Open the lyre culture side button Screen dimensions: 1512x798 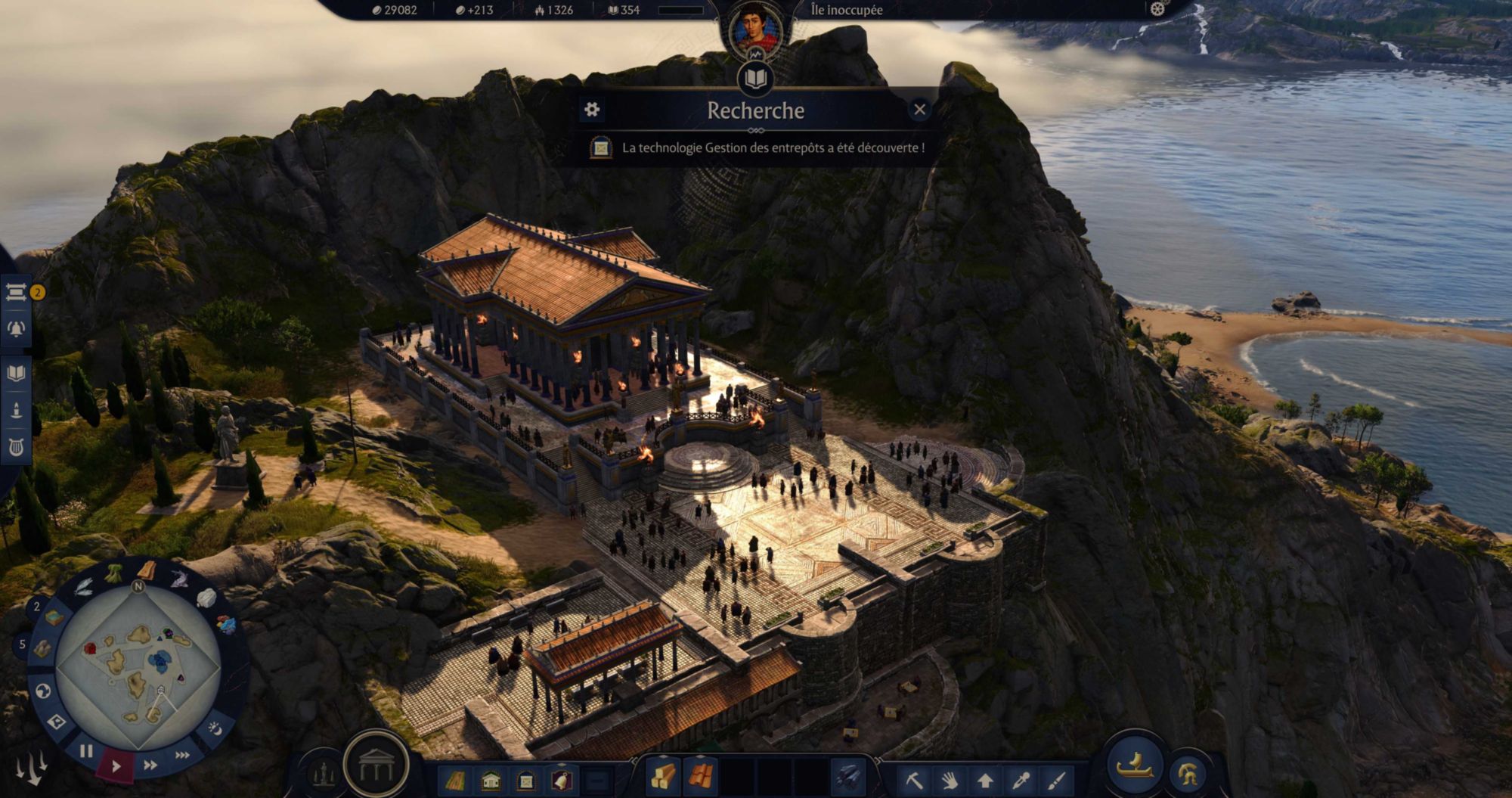[x=17, y=448]
